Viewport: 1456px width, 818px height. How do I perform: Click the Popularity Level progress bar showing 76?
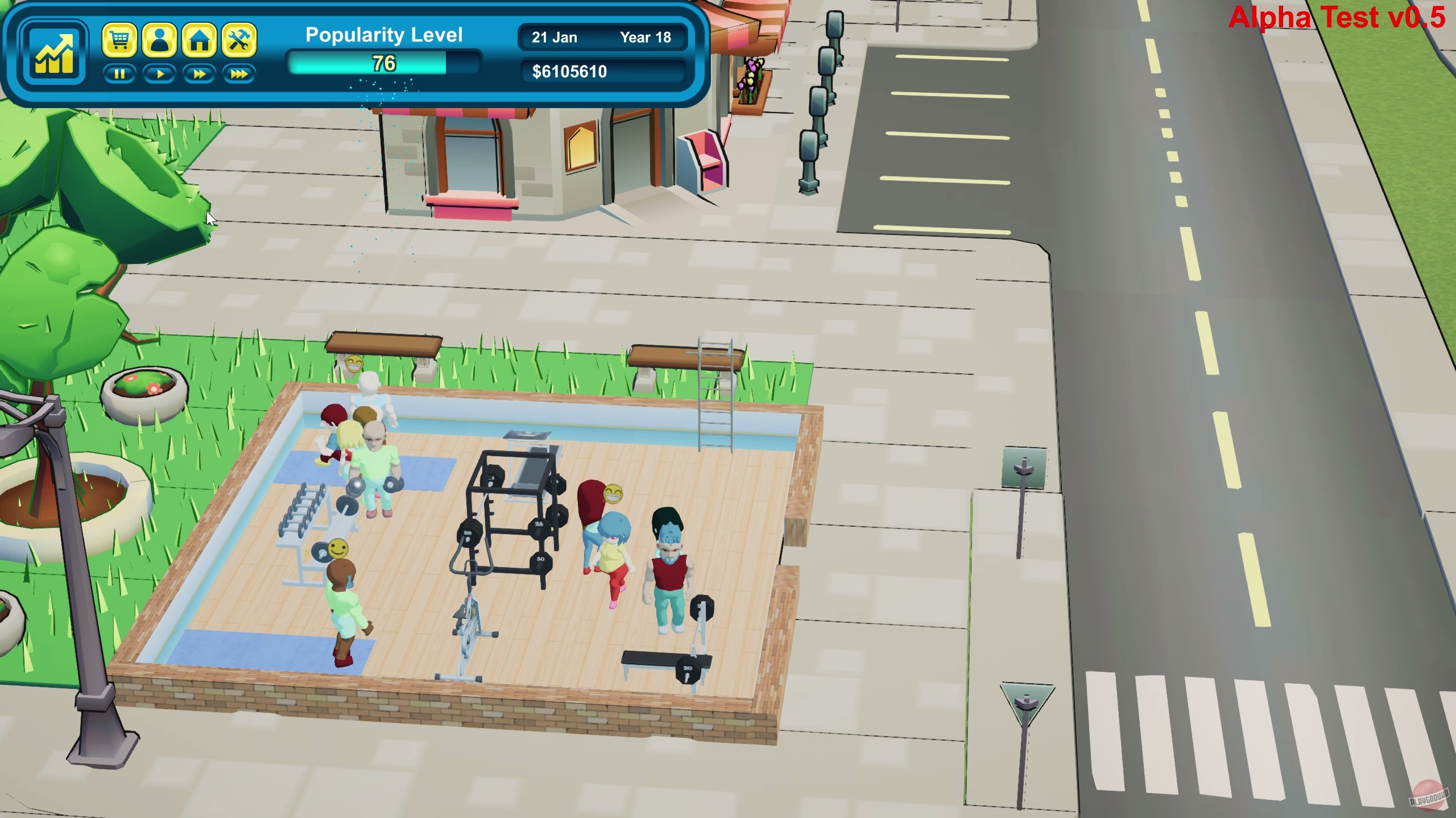click(x=383, y=64)
